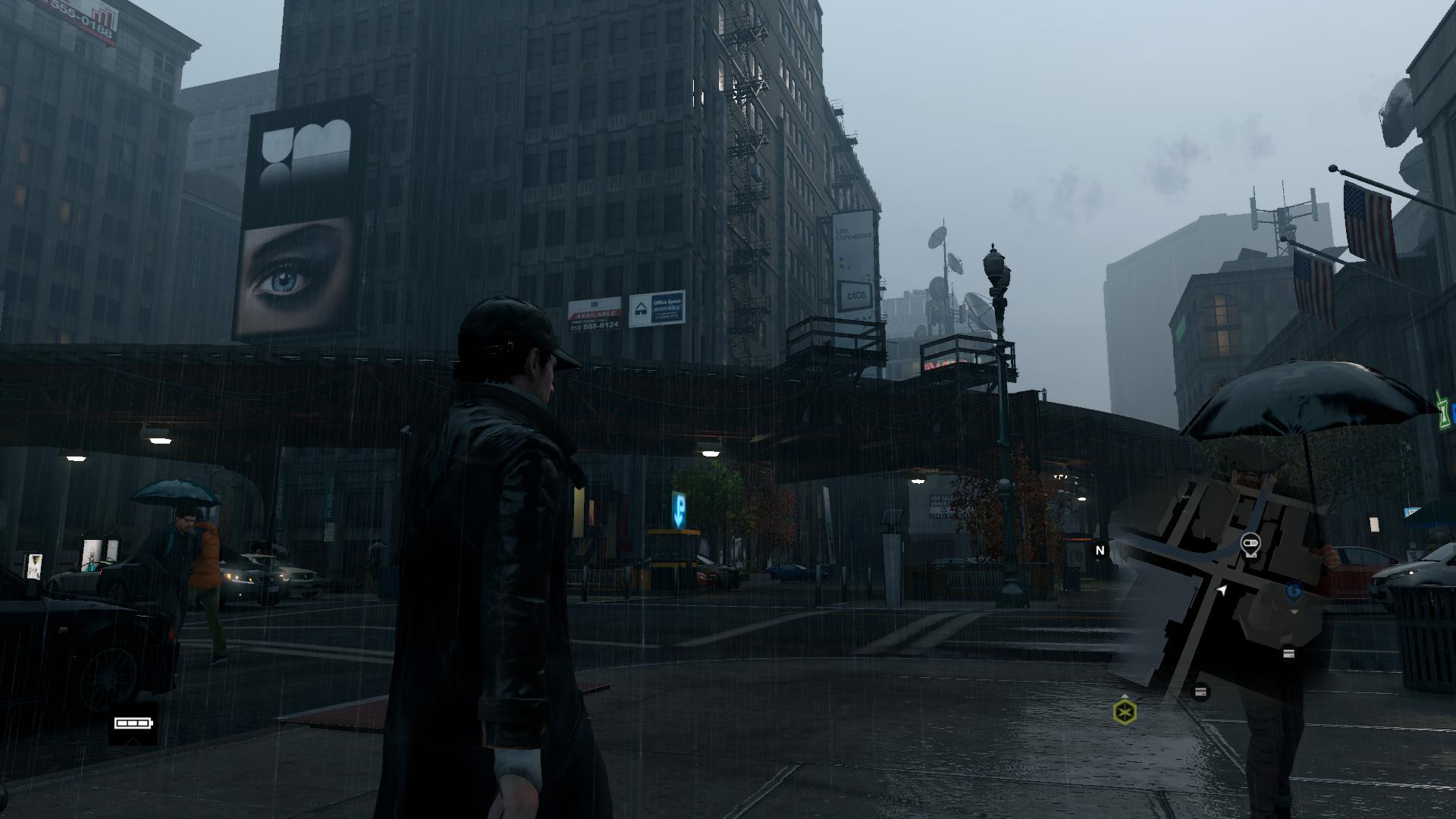Click the north compass N indicator
The height and width of the screenshot is (819, 1456).
coord(1100,551)
